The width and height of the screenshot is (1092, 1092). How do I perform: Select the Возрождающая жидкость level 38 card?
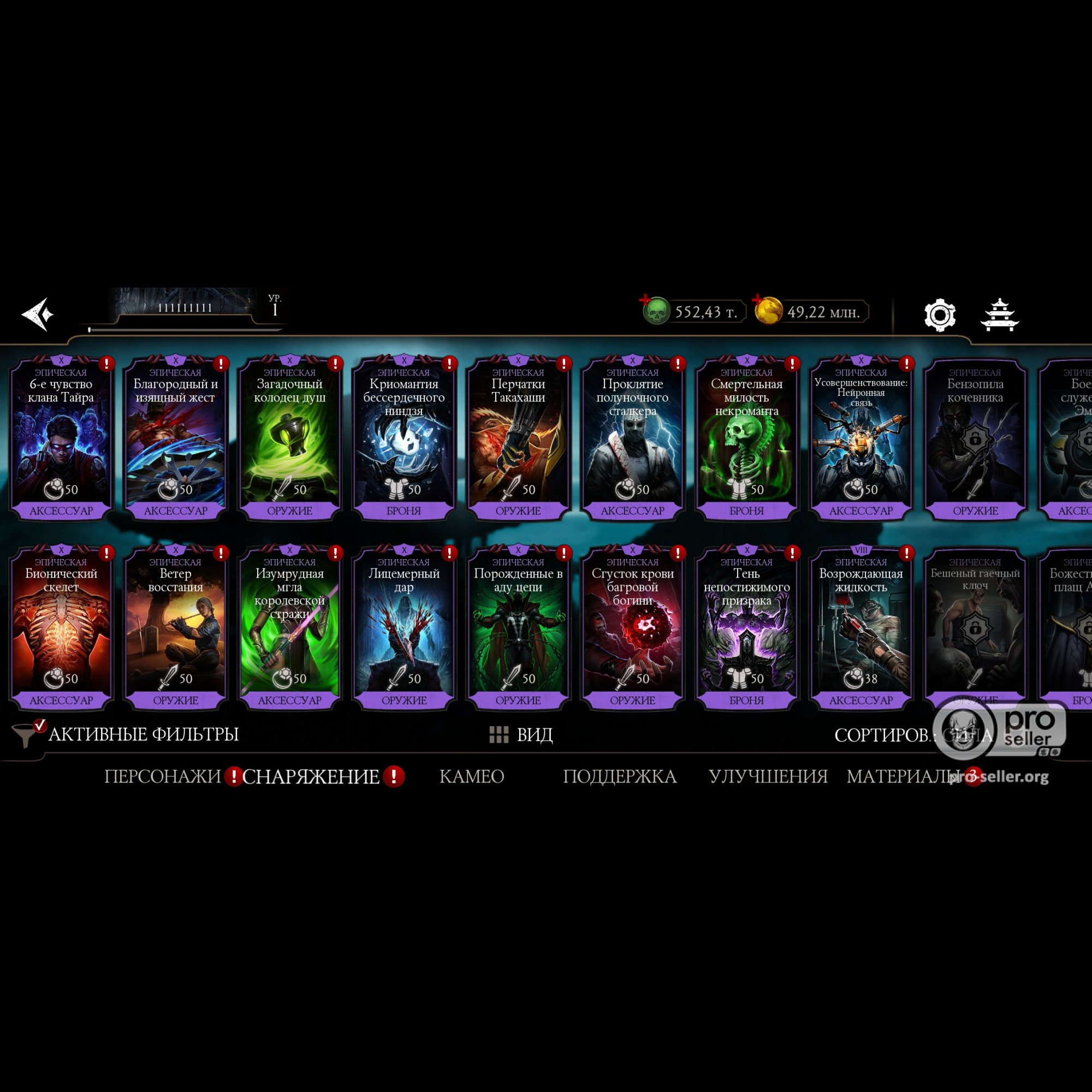[860, 627]
